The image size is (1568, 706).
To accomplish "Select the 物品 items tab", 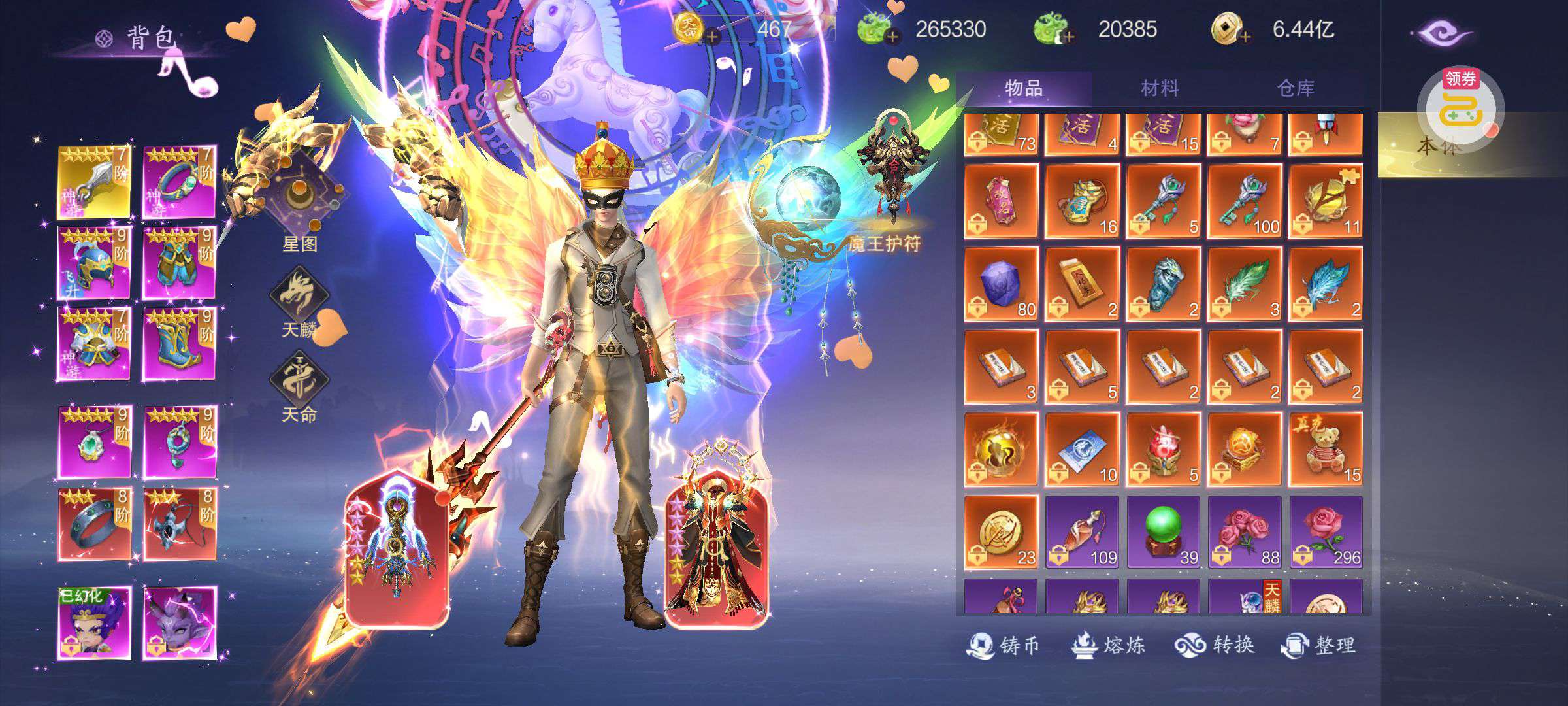I will 1024,88.
